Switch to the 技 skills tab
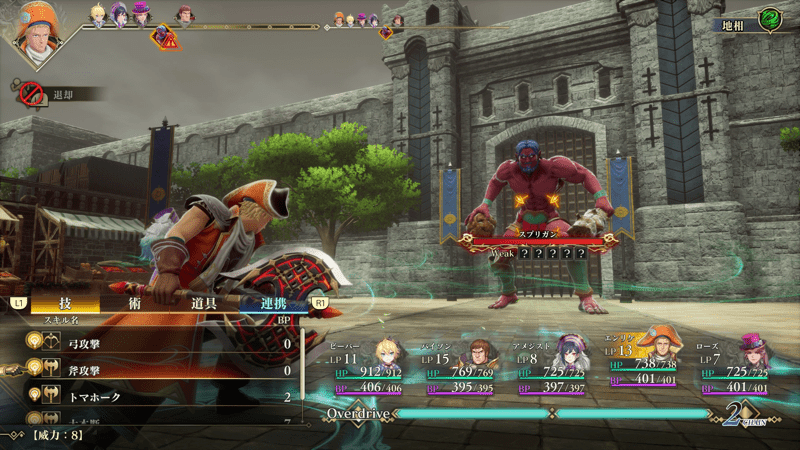Screen dimensions: 800x450 [65, 303]
